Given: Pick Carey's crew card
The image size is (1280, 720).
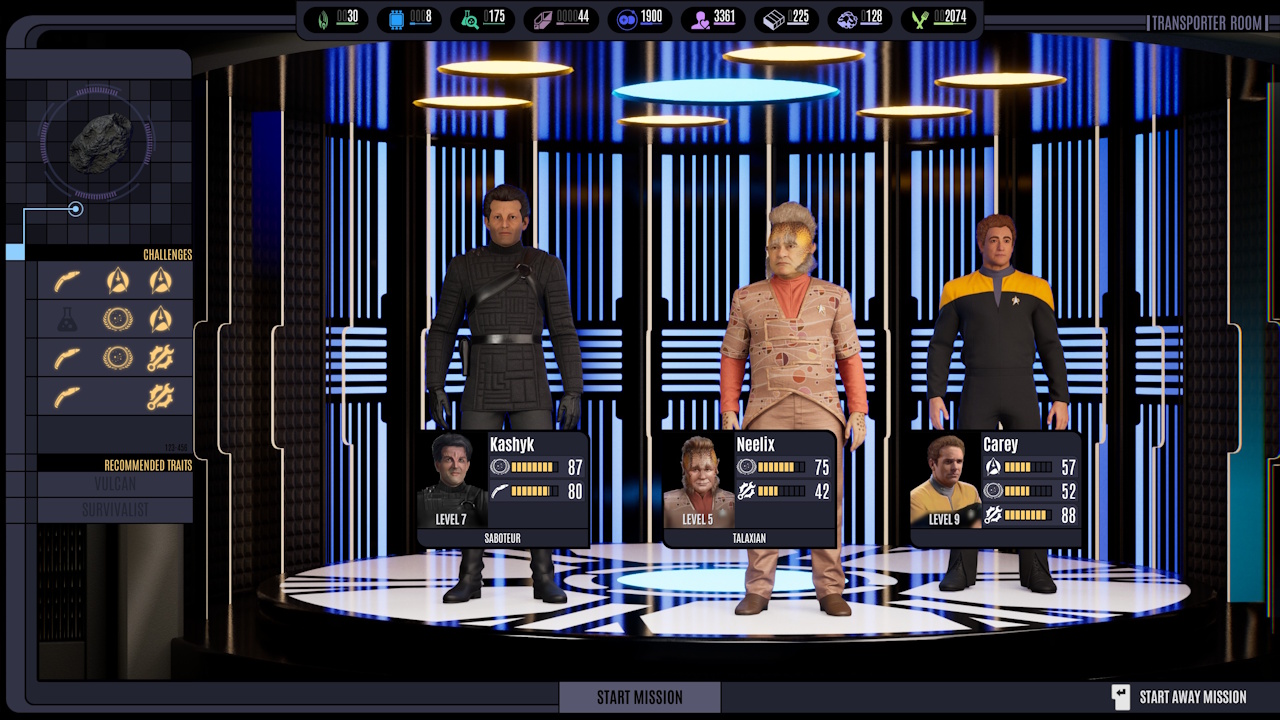Looking at the screenshot, I should pos(995,489).
